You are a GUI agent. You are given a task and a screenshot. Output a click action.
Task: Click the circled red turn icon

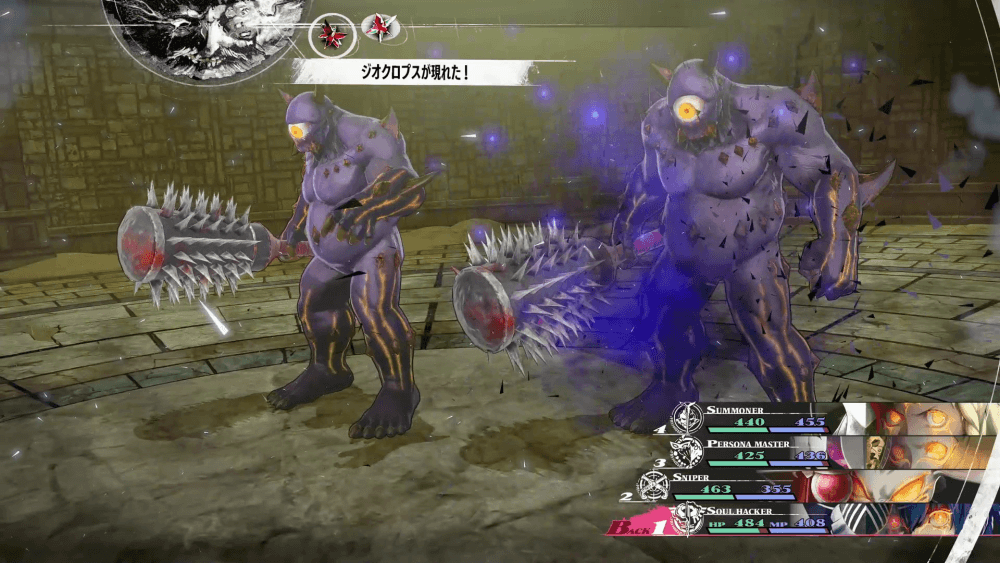330,33
